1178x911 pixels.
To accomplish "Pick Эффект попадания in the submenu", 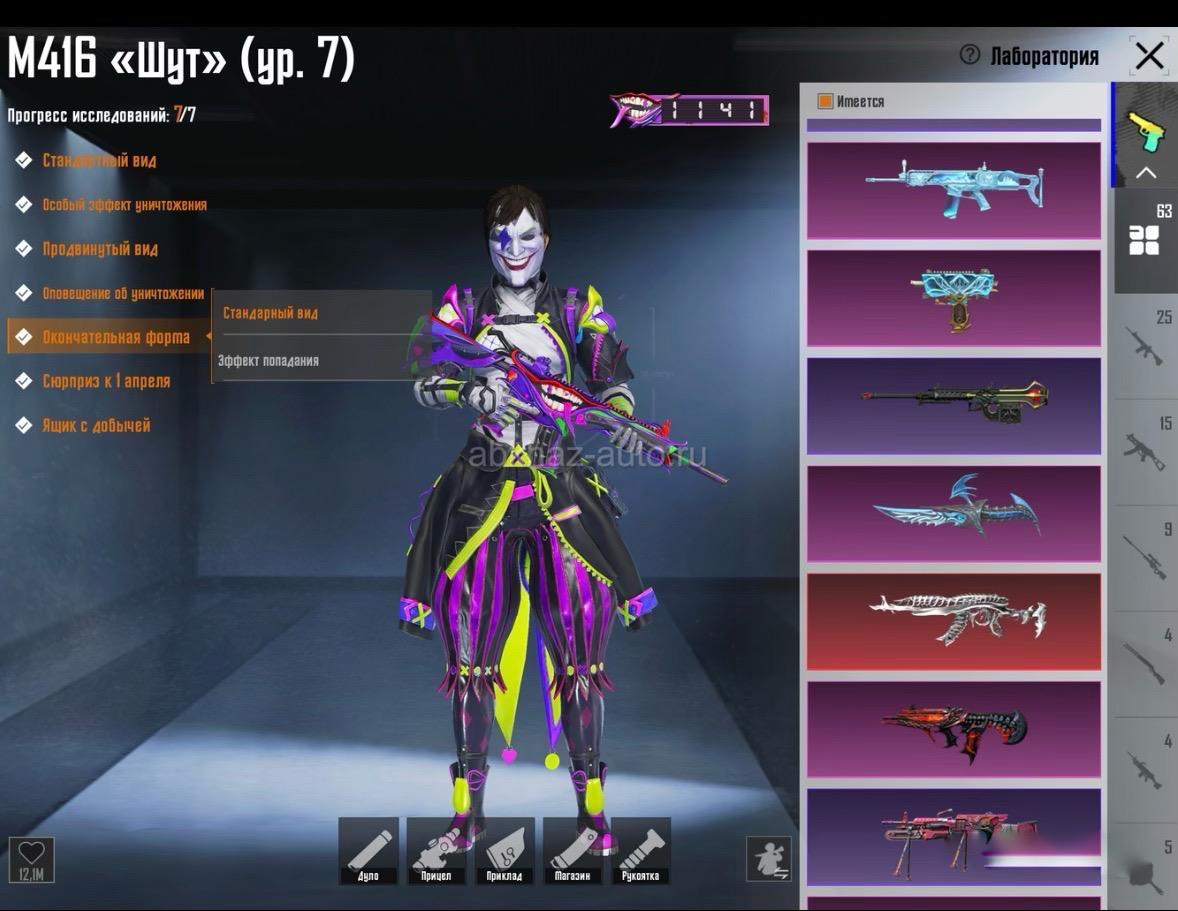I will tap(269, 360).
